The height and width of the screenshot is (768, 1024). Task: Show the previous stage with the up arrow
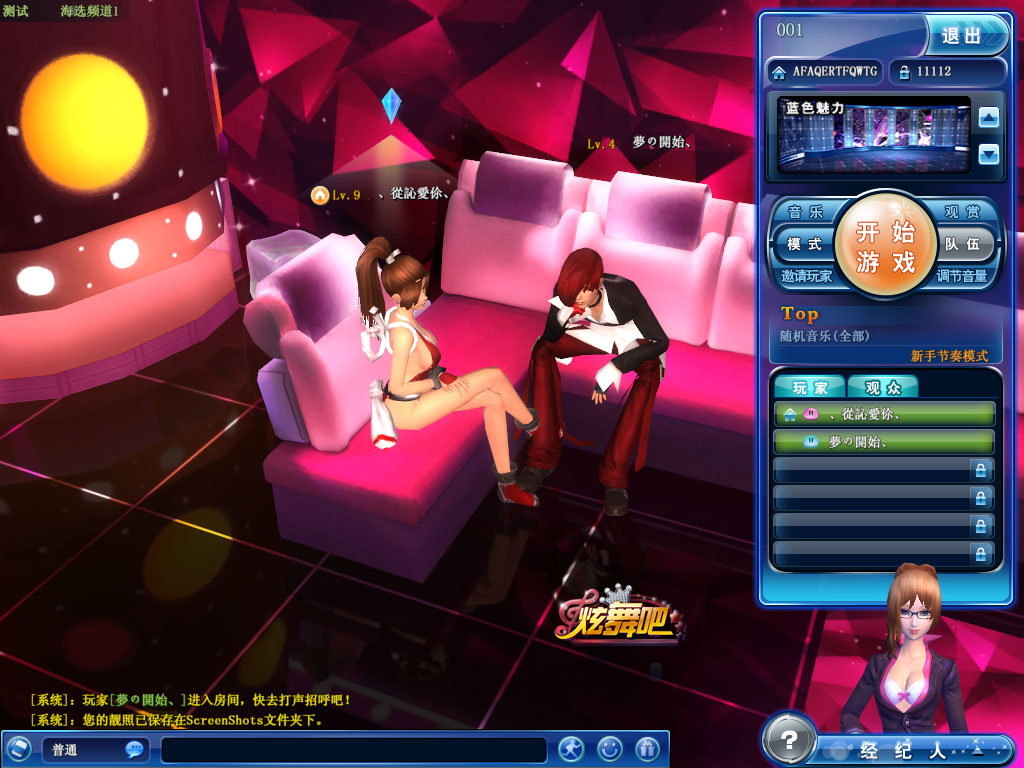click(988, 118)
